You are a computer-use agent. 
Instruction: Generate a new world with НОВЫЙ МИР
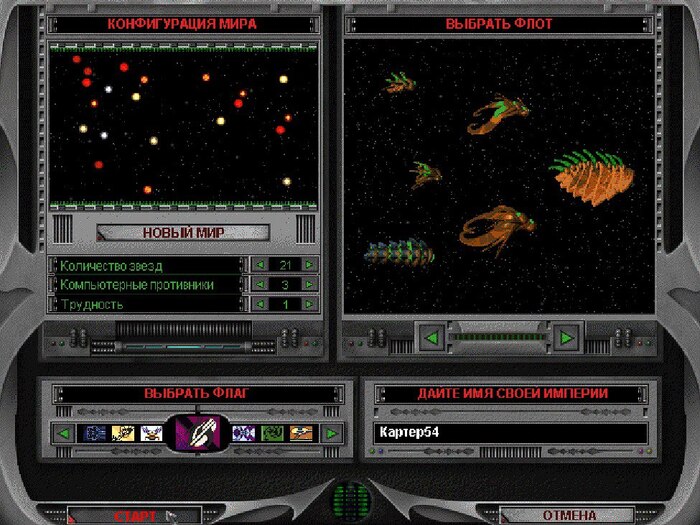[x=183, y=233]
